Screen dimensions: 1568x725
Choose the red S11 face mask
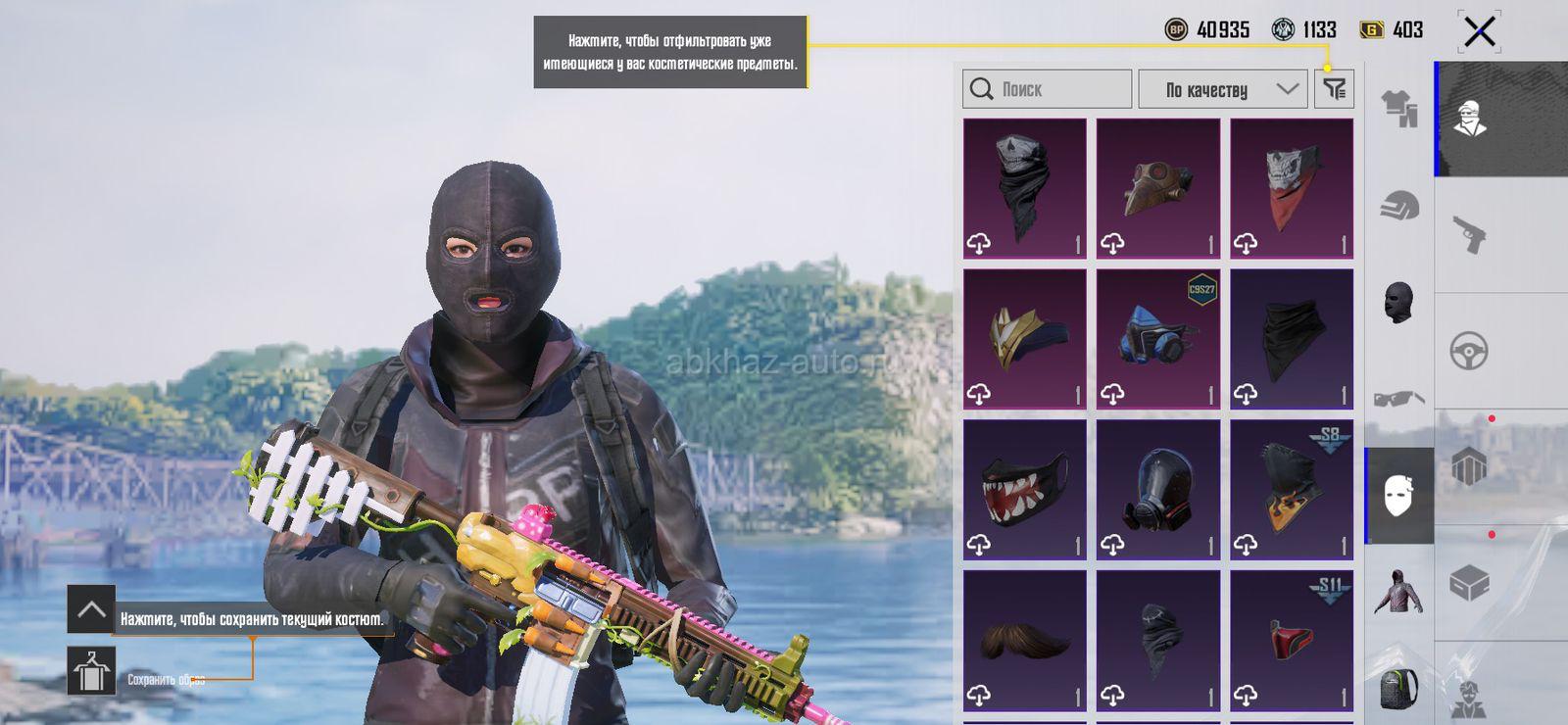point(1291,640)
